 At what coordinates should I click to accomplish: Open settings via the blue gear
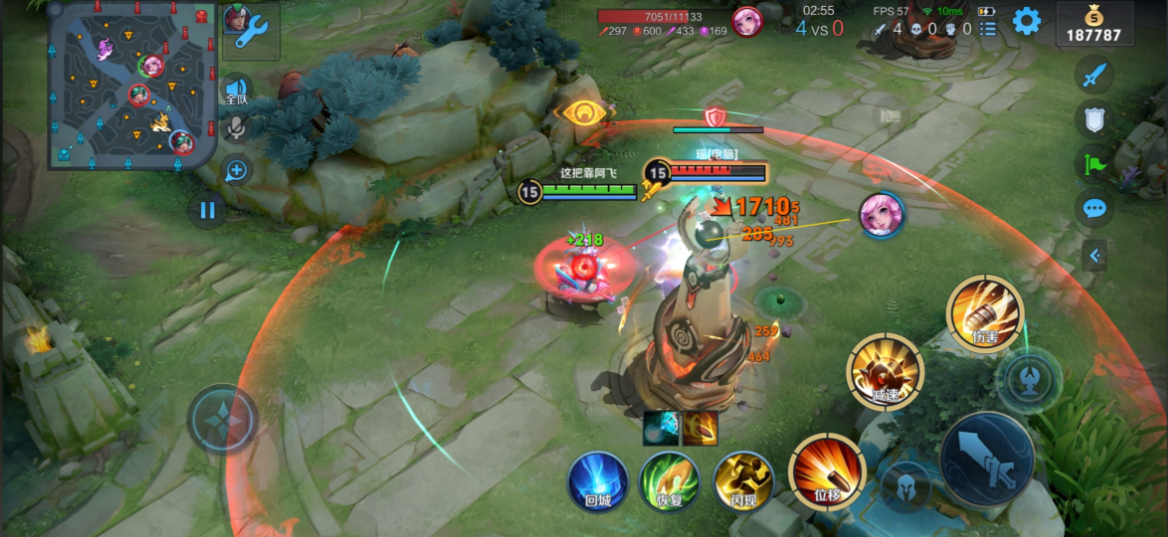1026,21
